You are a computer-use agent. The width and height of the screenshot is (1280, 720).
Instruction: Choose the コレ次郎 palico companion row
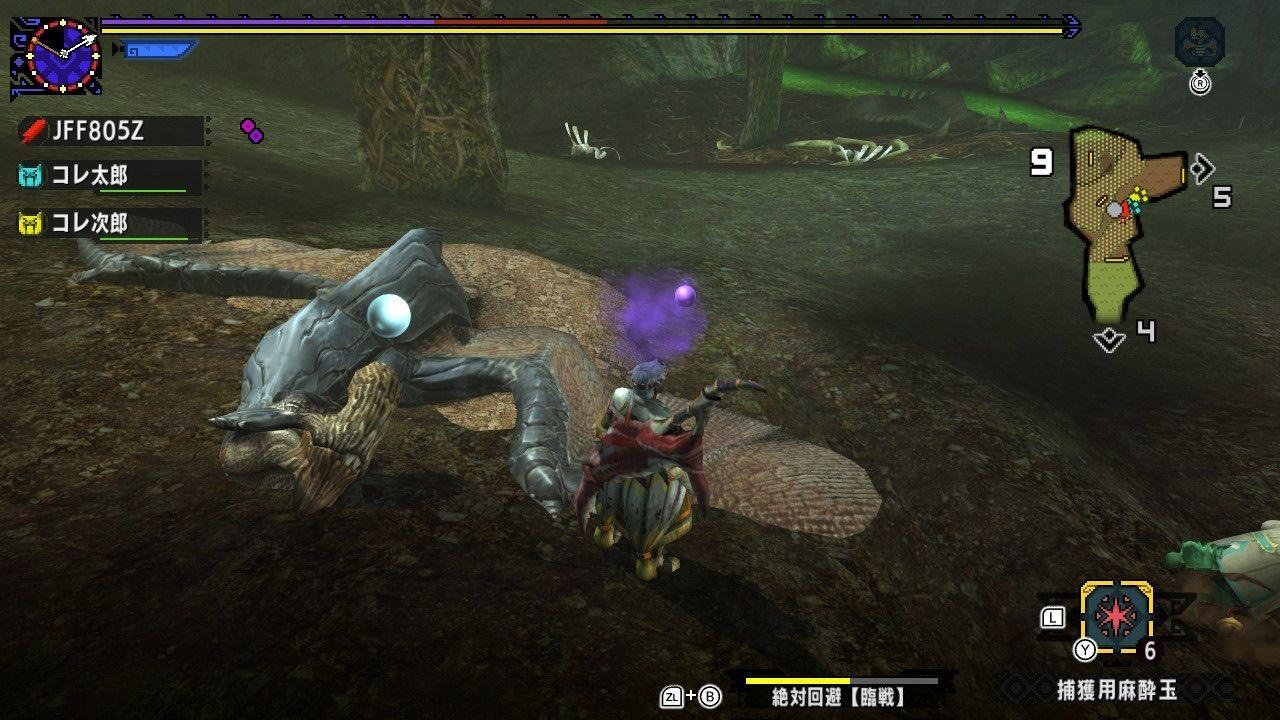click(108, 223)
